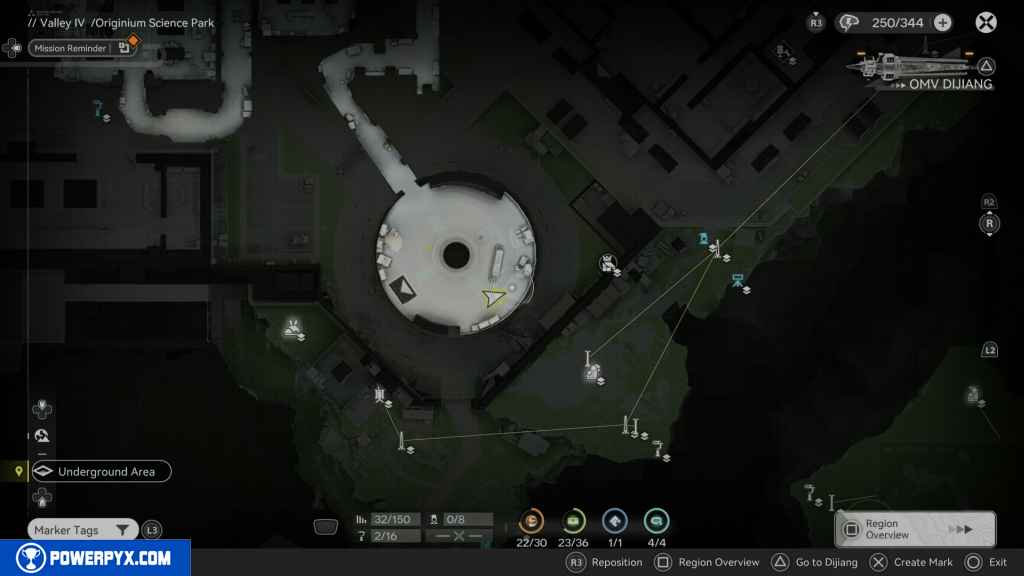Select the map layer icon below Underground Area
Screen dimensions: 1024x576
[x=42, y=496]
